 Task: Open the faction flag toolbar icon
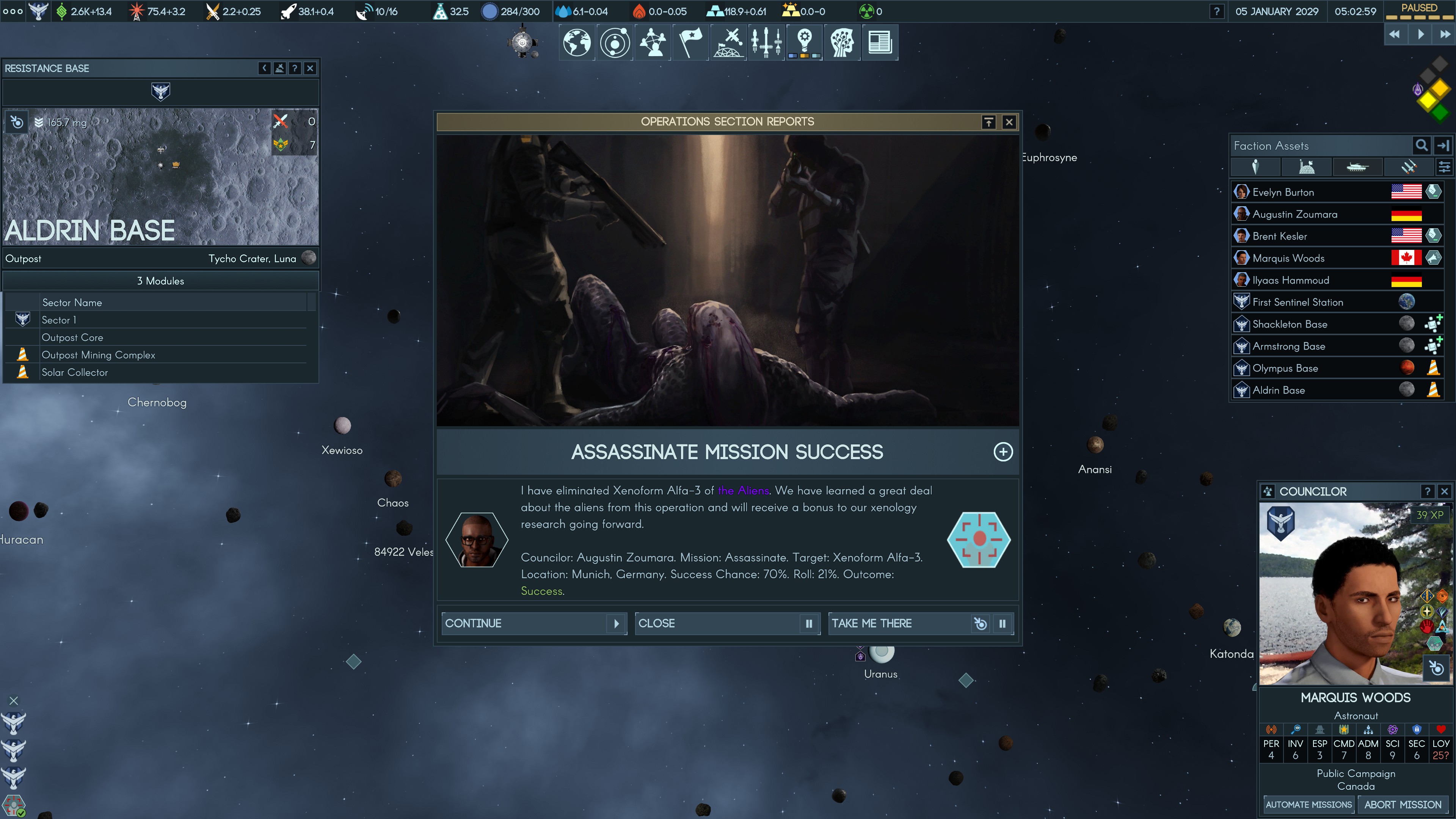[690, 42]
